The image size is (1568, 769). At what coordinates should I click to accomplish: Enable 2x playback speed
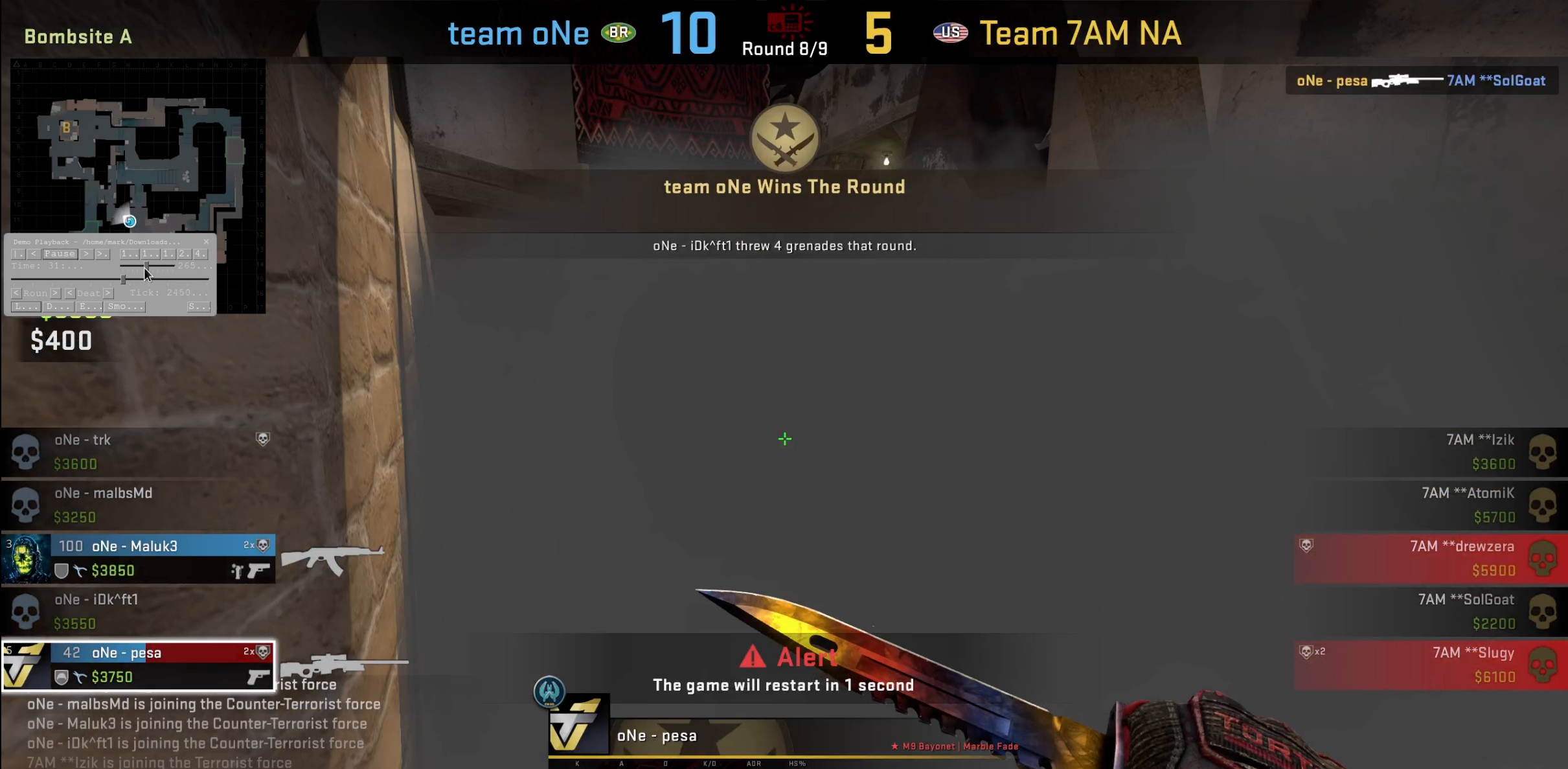[183, 254]
